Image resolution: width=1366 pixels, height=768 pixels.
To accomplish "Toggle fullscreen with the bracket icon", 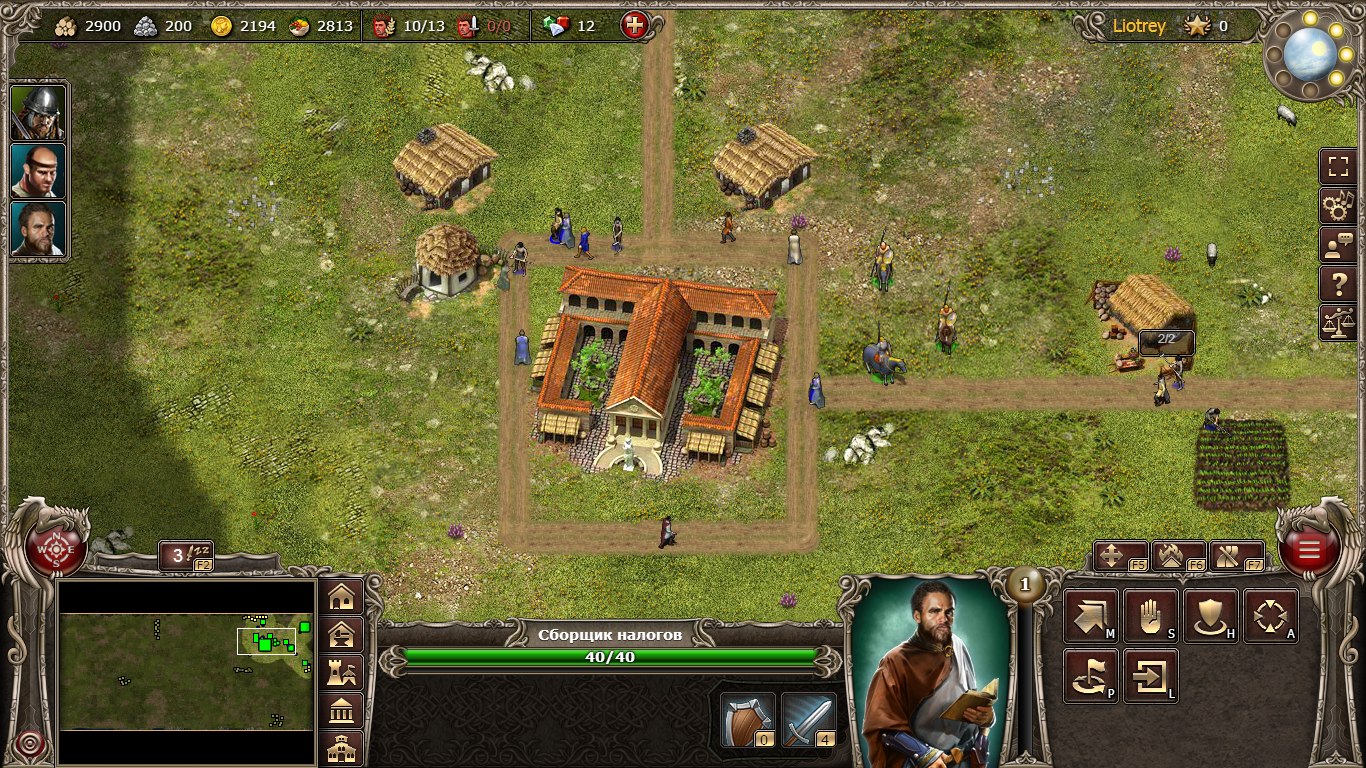I will [x=1337, y=166].
